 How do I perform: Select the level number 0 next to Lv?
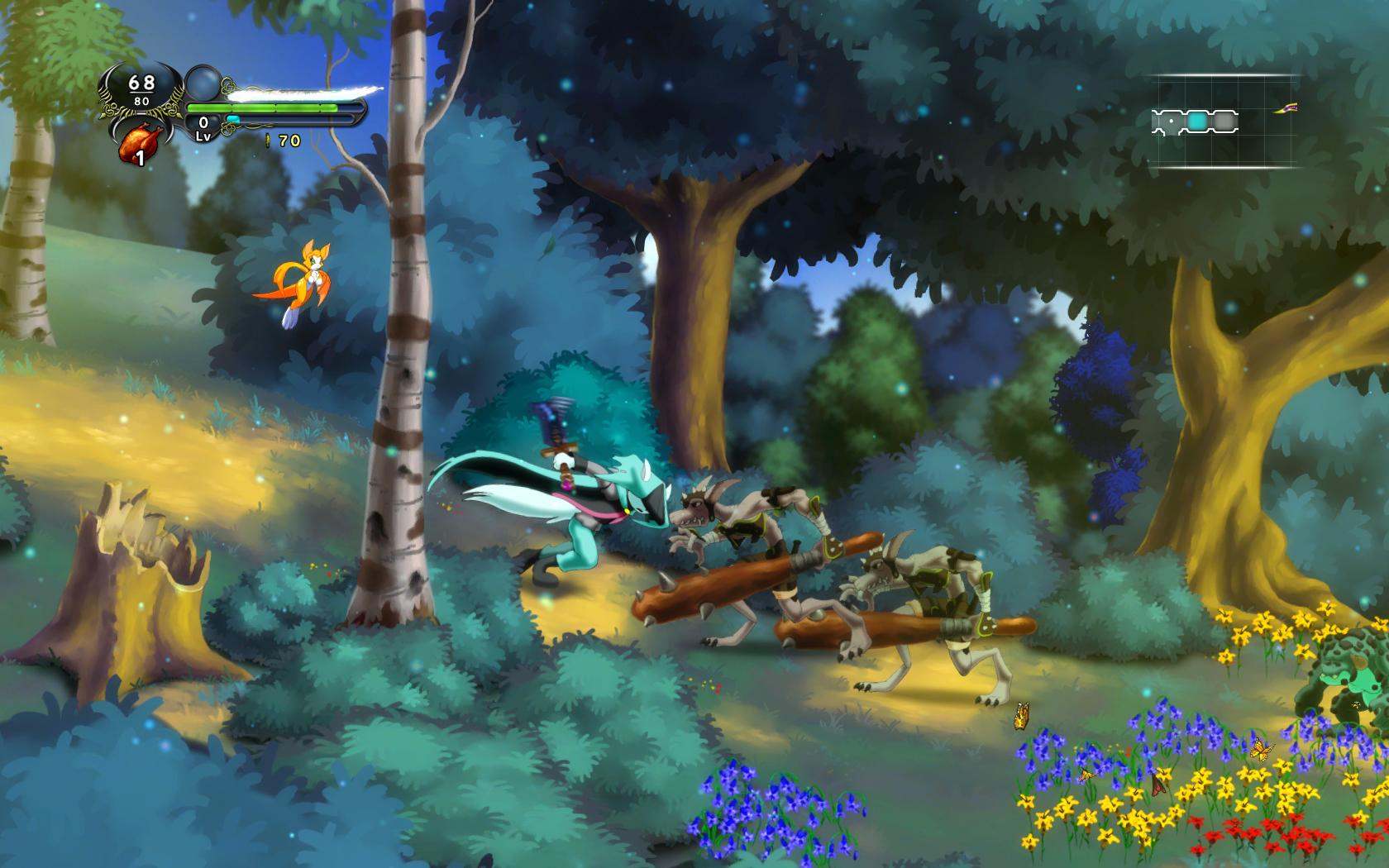click(202, 122)
